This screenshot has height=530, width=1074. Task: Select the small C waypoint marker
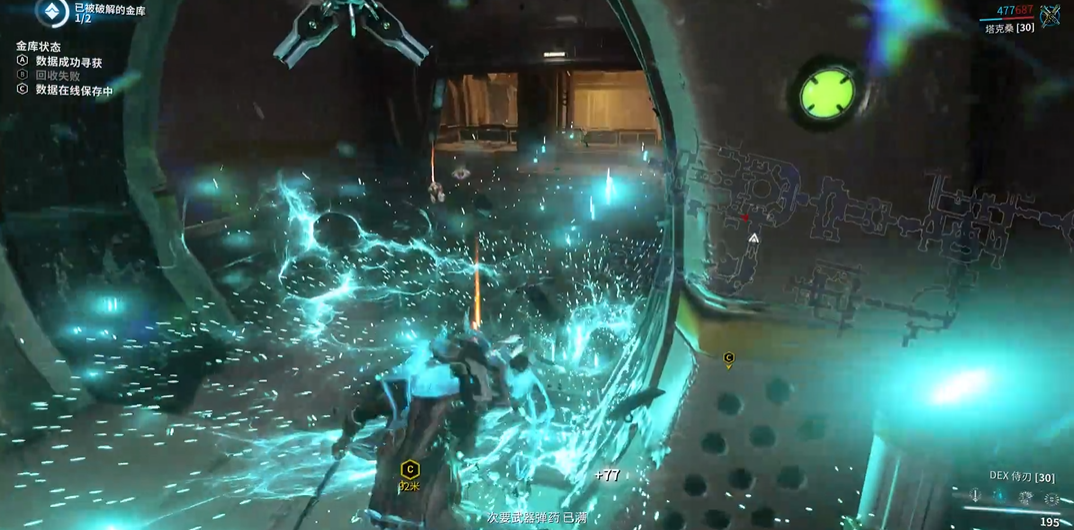[x=728, y=357]
